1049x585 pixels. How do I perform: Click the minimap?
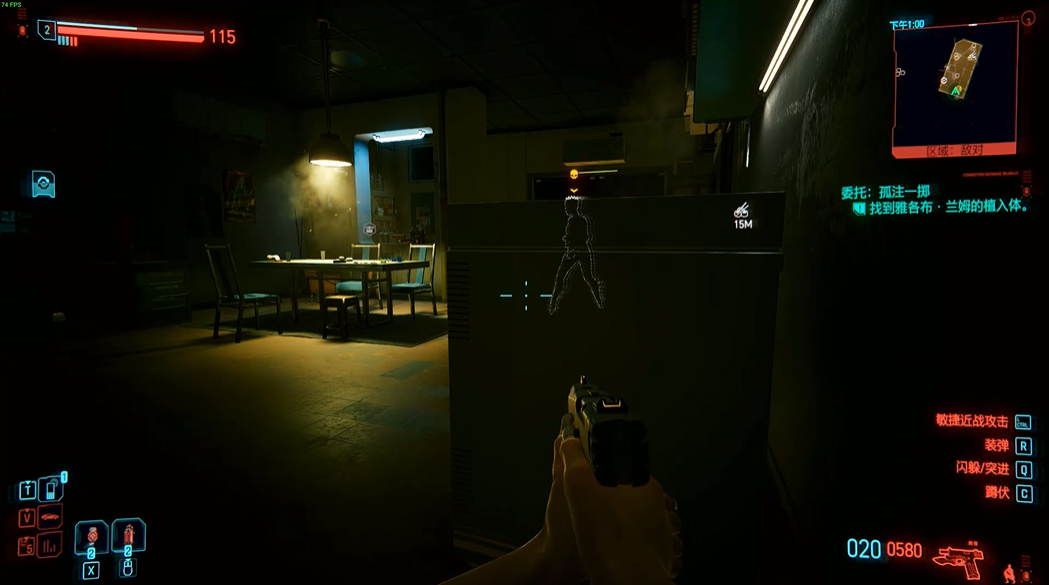click(x=955, y=83)
